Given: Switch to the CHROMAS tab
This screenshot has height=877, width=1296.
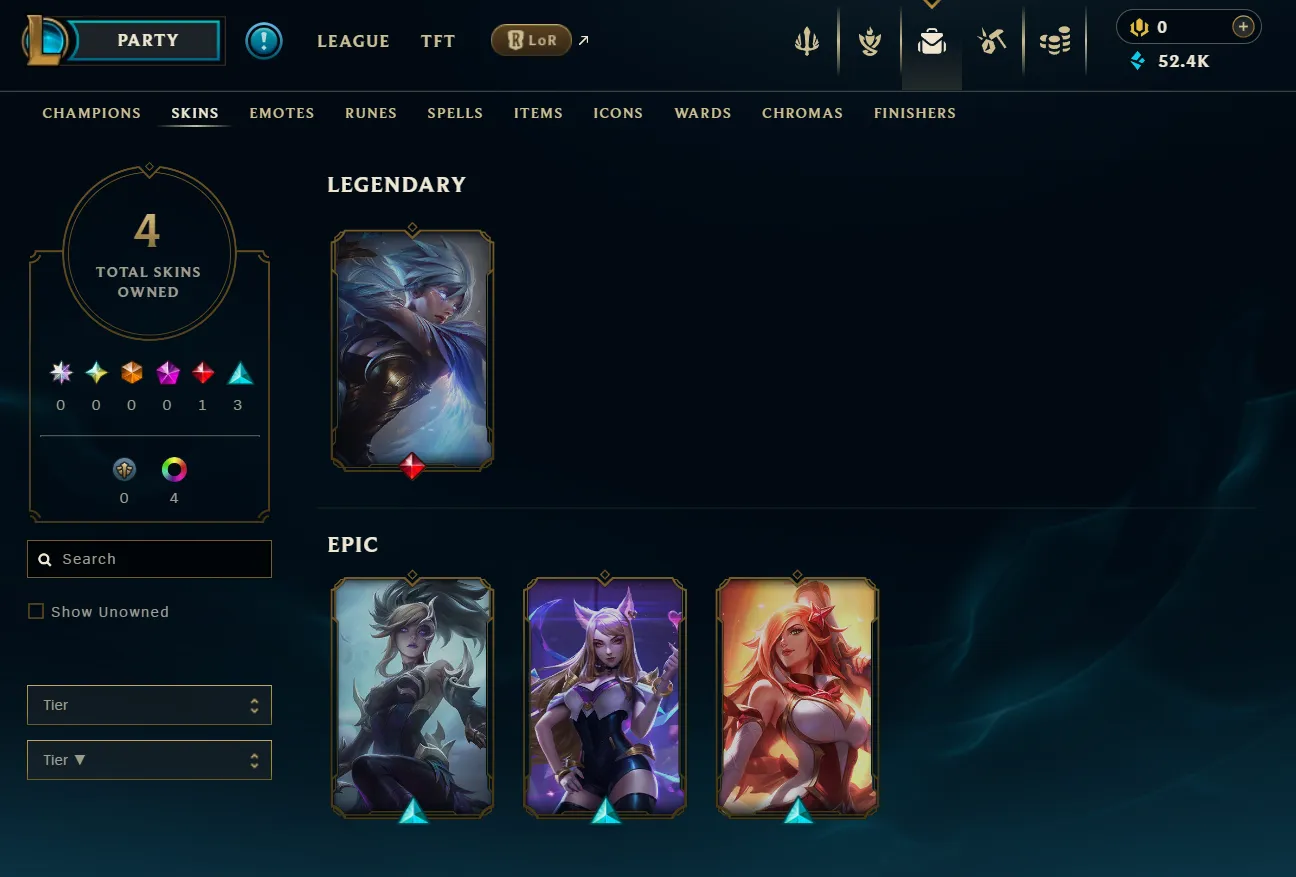Looking at the screenshot, I should (802, 113).
